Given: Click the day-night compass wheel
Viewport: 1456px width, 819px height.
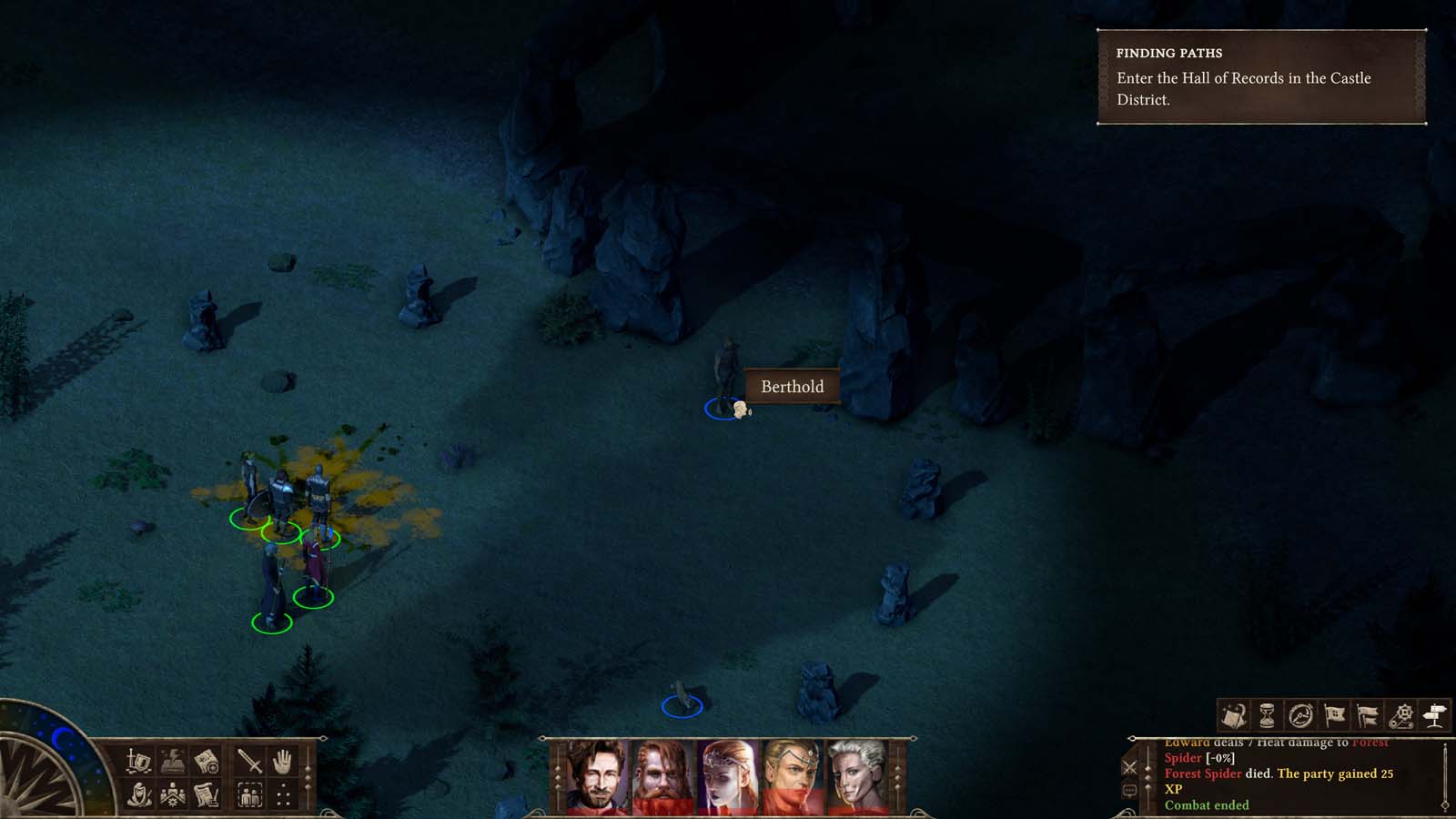Looking at the screenshot, I should (41, 778).
